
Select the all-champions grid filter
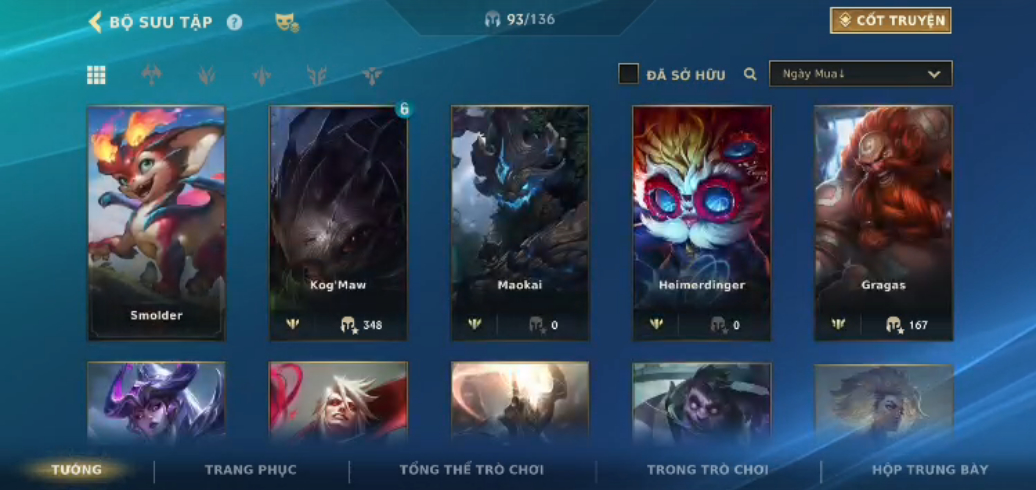(96, 75)
